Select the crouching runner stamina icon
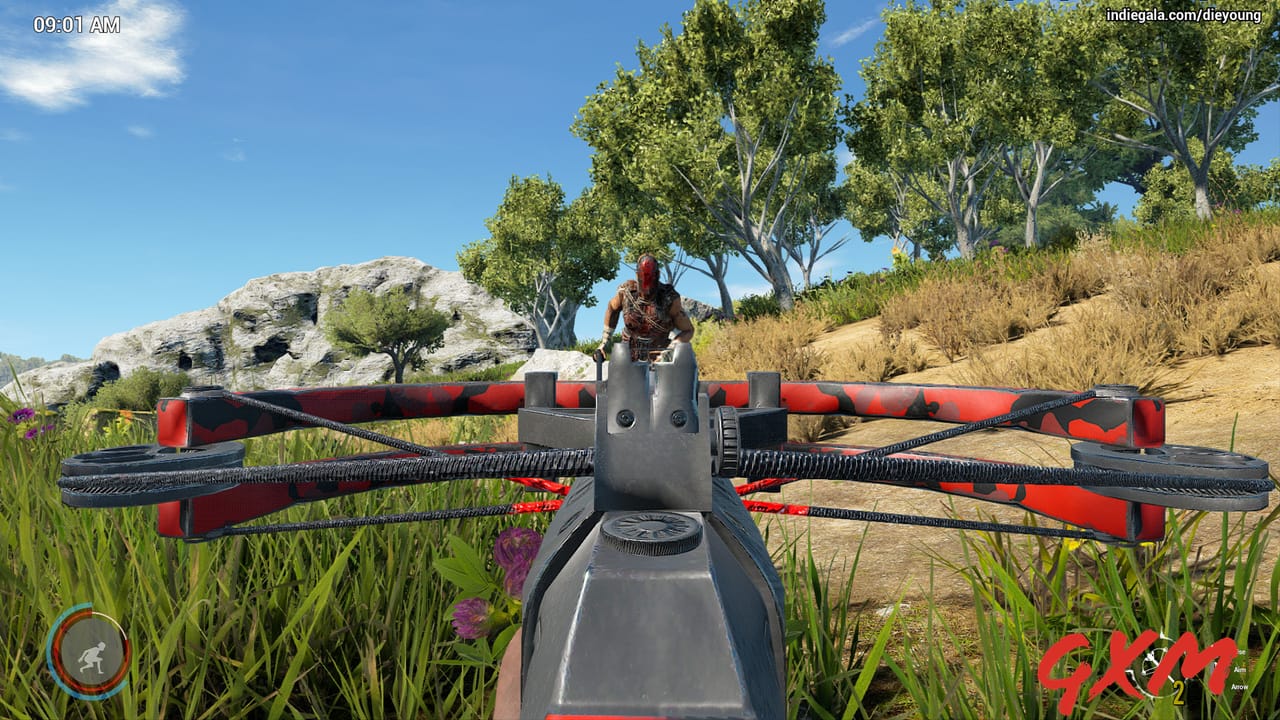This screenshot has width=1280, height=720. tap(94, 655)
